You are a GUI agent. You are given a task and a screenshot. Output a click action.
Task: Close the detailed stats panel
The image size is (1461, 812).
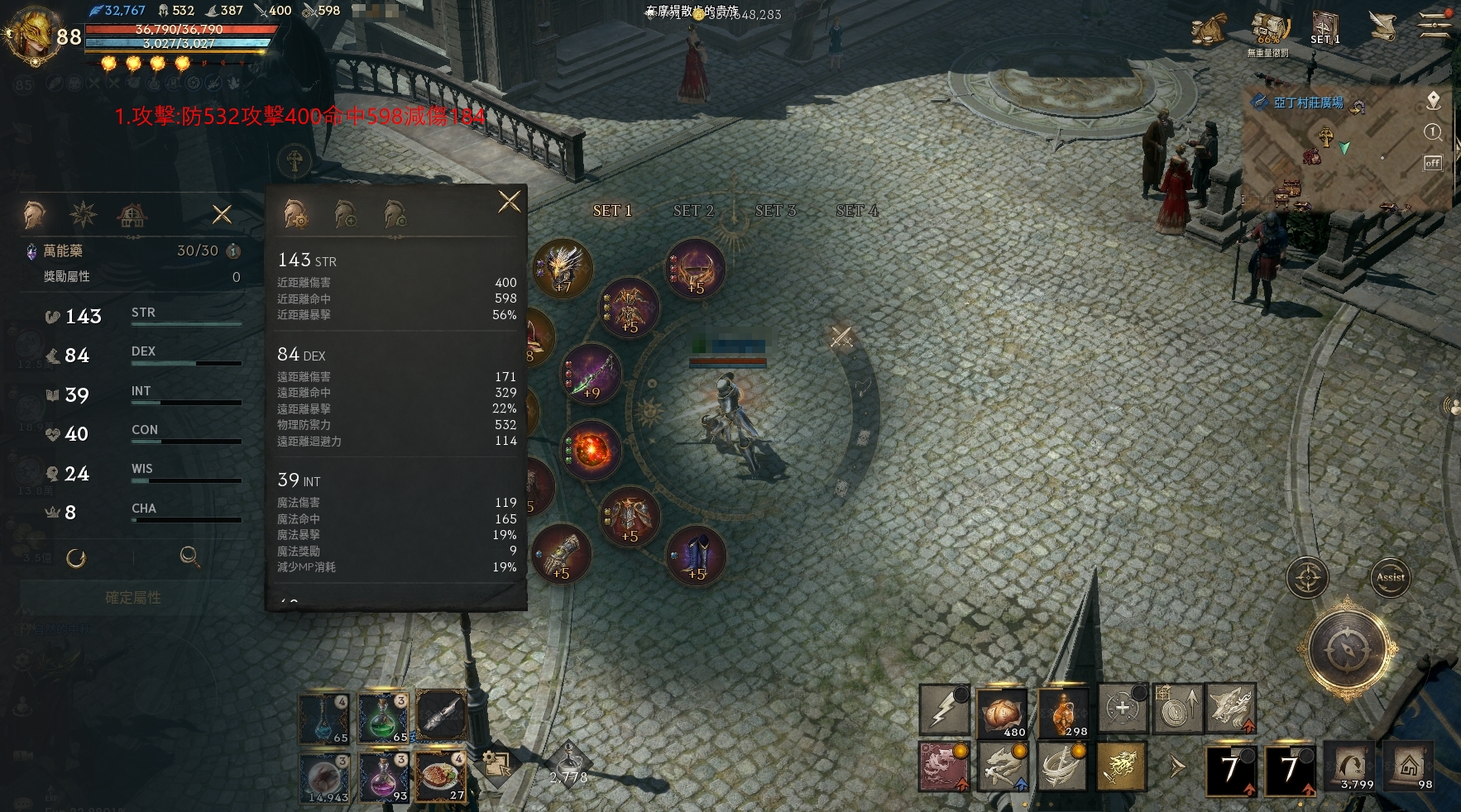509,201
